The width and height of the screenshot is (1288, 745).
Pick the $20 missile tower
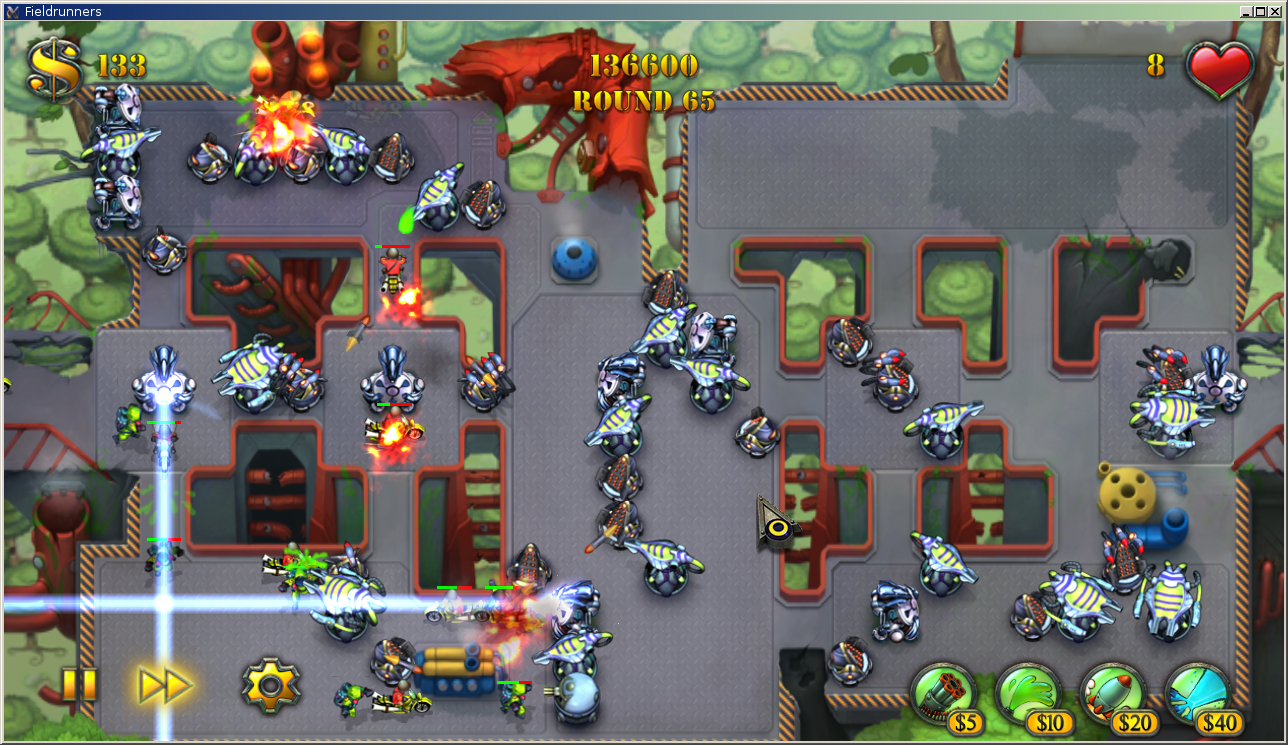click(x=1113, y=695)
